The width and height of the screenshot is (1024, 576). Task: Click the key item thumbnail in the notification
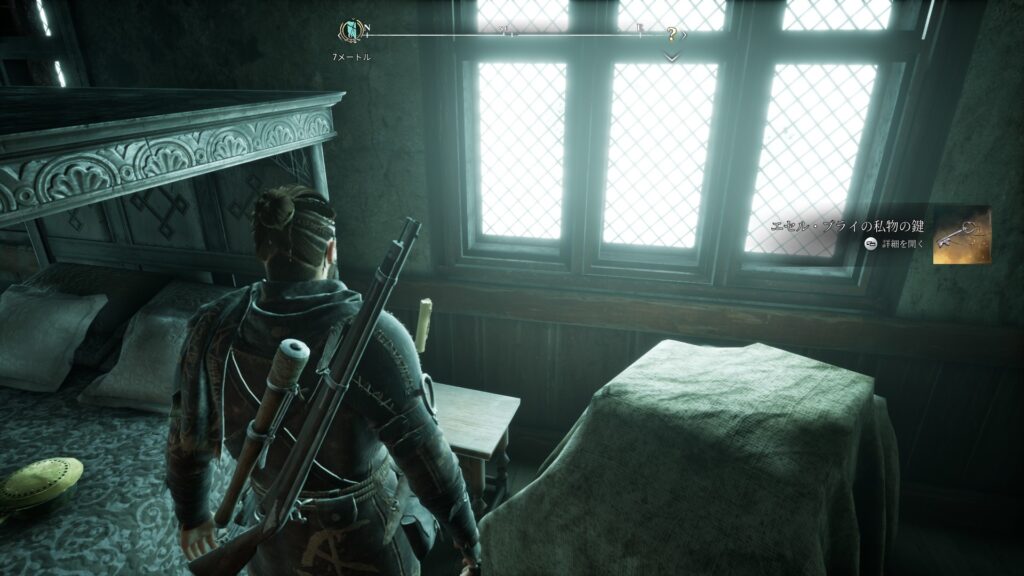tap(962, 236)
